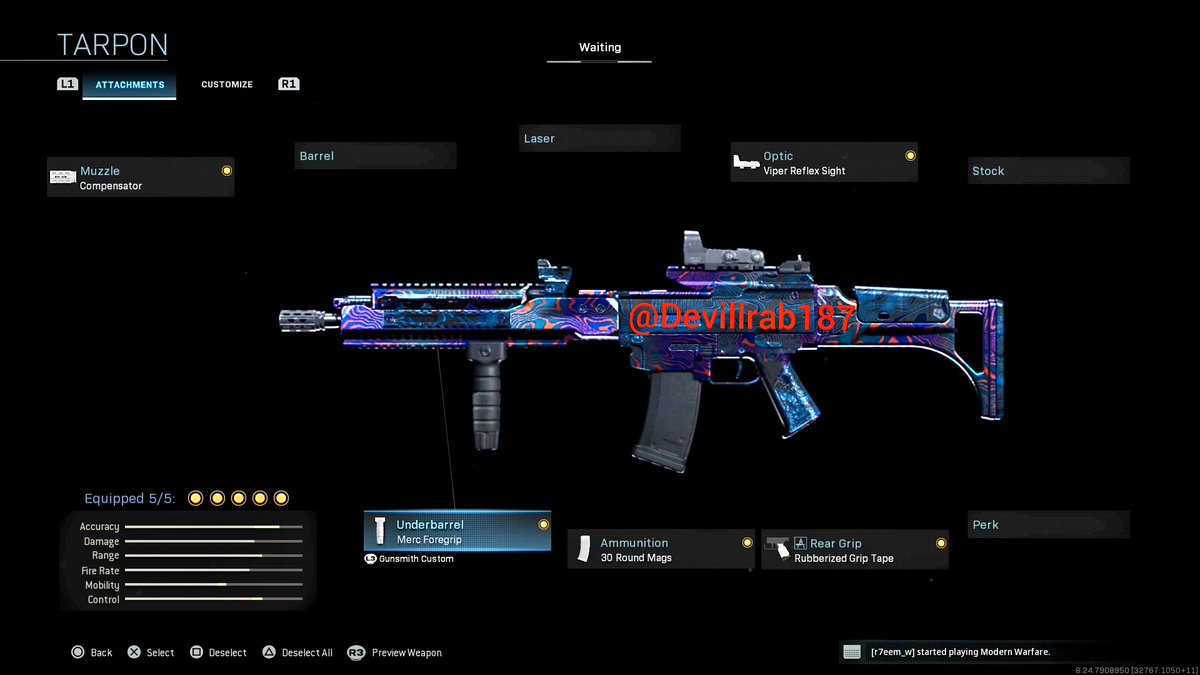Switch to the Attachments tab
Viewport: 1200px width, 675px height.
tap(130, 85)
